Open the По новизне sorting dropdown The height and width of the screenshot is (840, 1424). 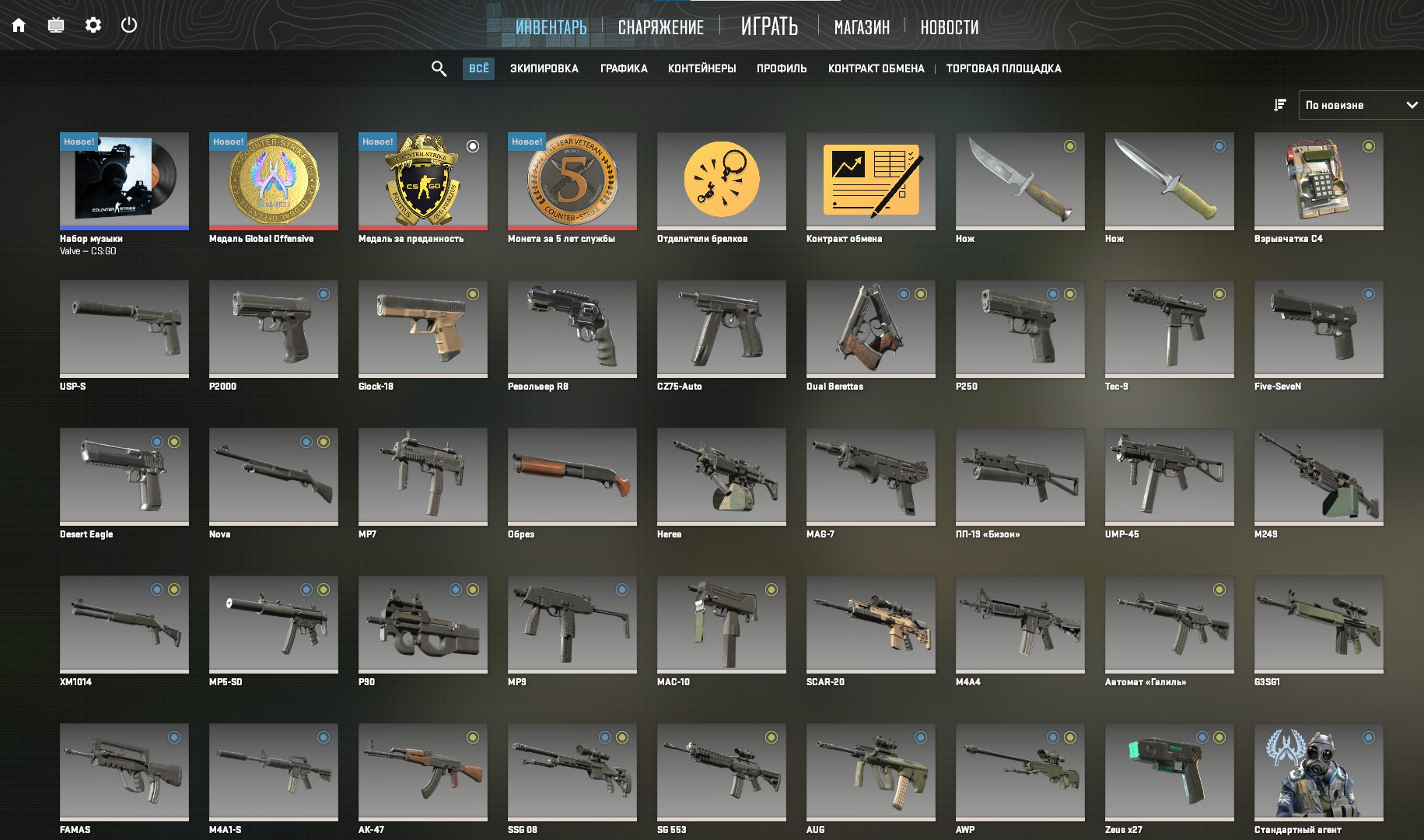click(1361, 104)
